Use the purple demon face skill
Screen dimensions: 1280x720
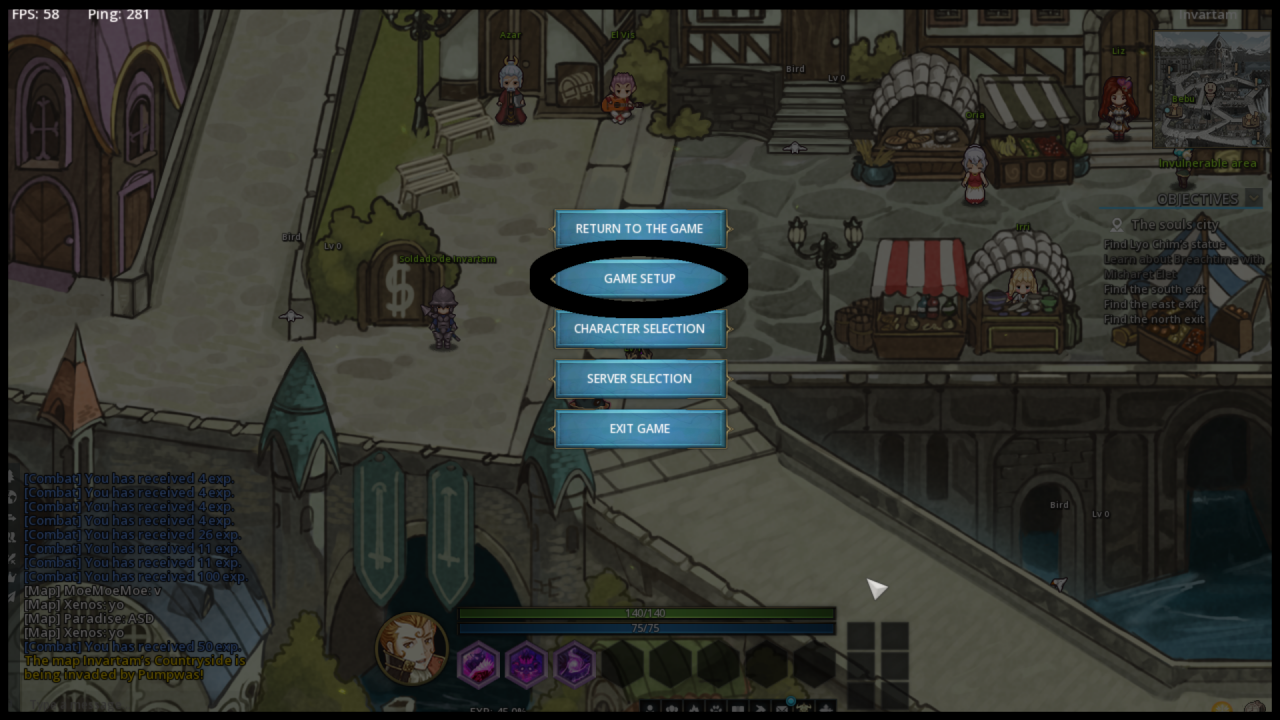(526, 664)
